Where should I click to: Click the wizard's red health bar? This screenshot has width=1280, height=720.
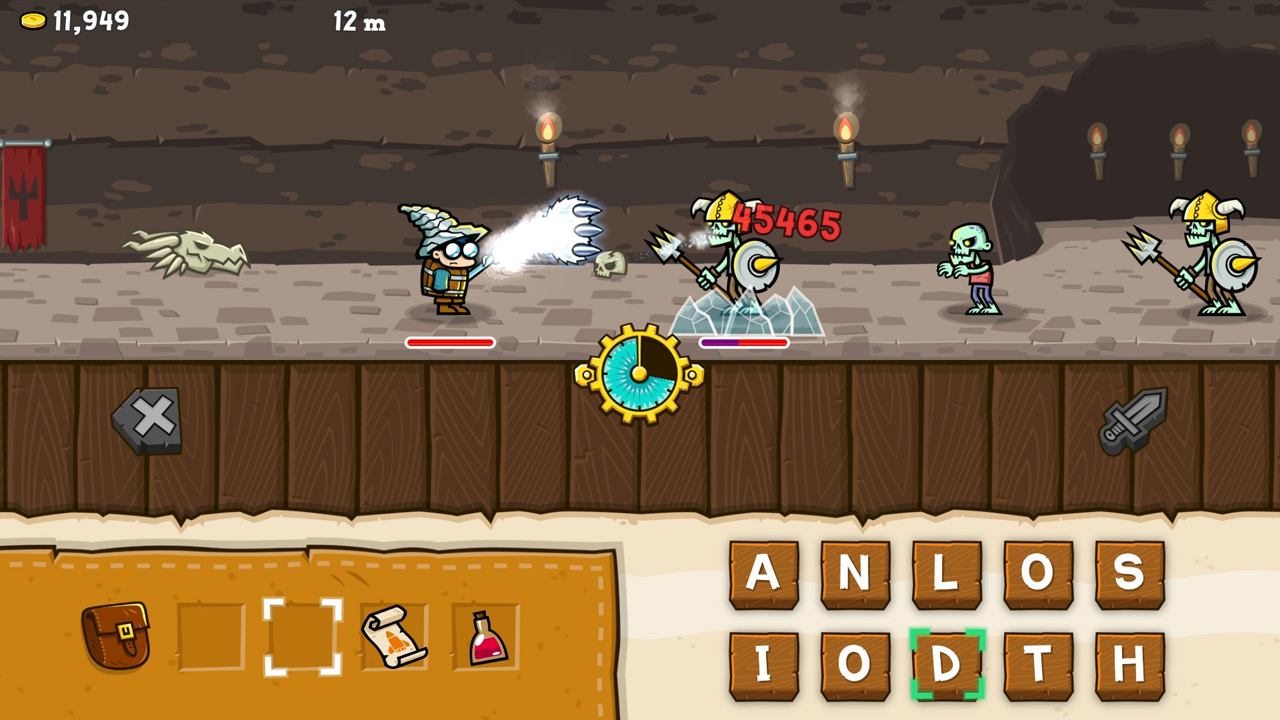point(448,342)
